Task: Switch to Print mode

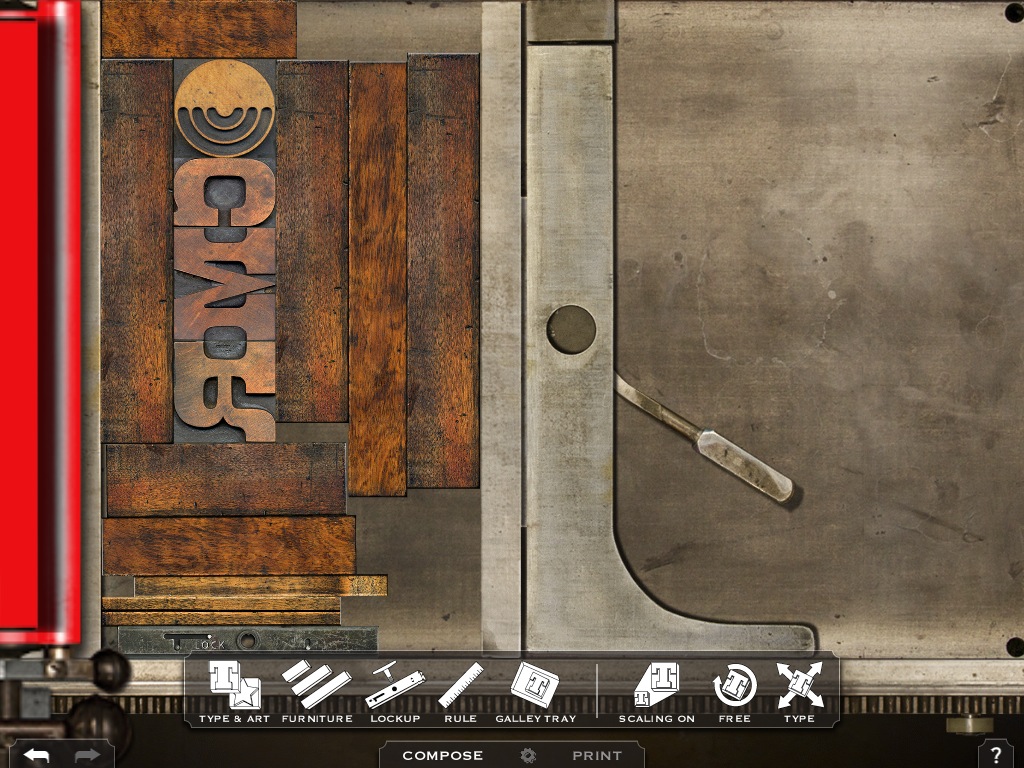Action: point(597,756)
